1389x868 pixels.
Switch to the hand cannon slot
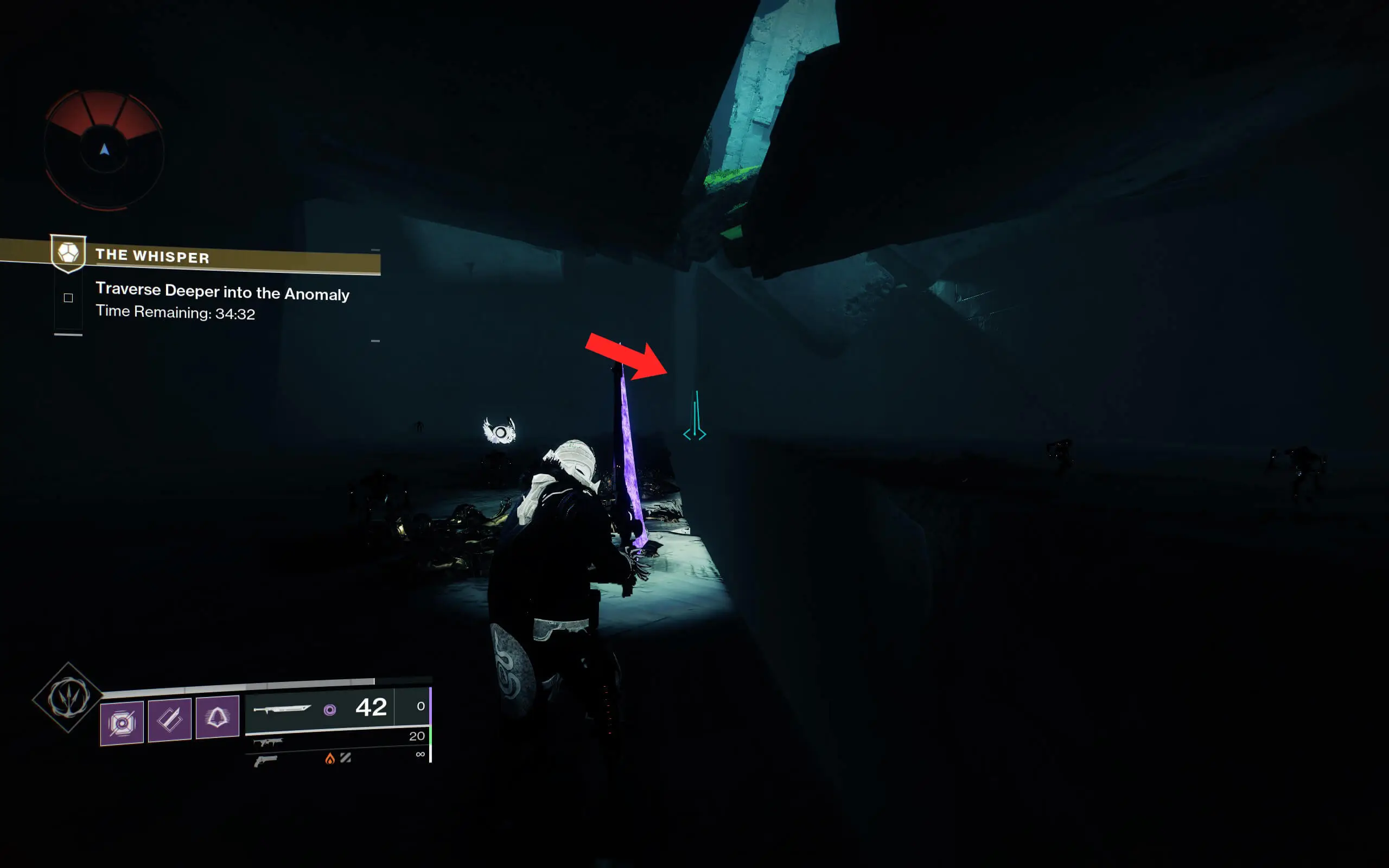pos(265,761)
